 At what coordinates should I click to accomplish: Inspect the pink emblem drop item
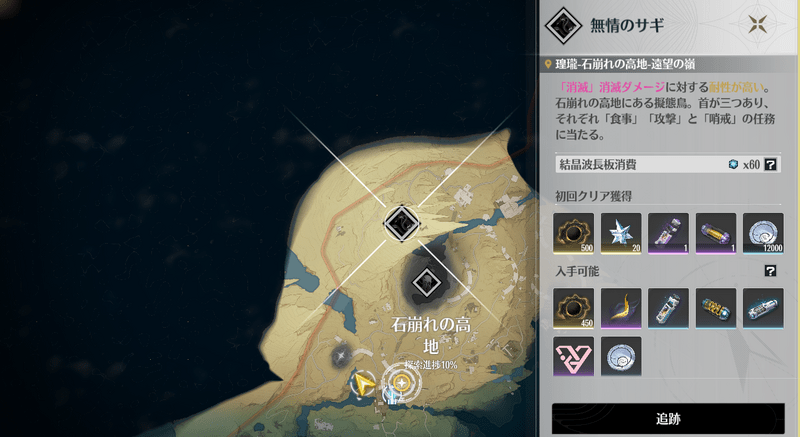coord(573,355)
